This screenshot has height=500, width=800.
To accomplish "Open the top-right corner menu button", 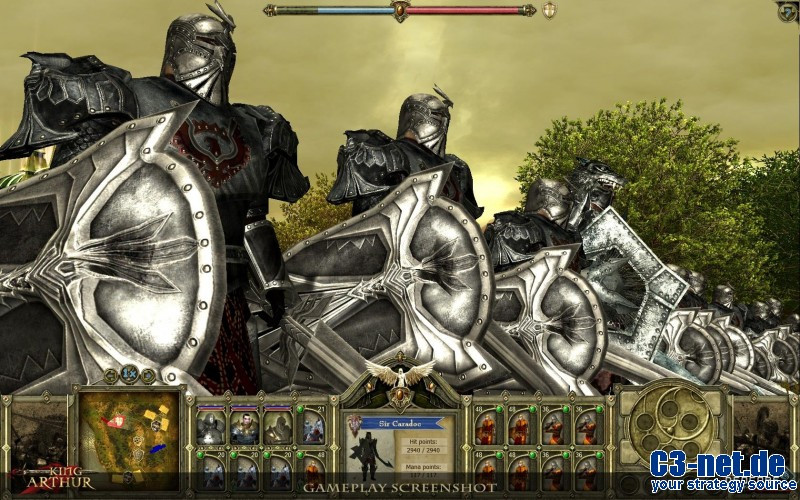I will tap(788, 10).
